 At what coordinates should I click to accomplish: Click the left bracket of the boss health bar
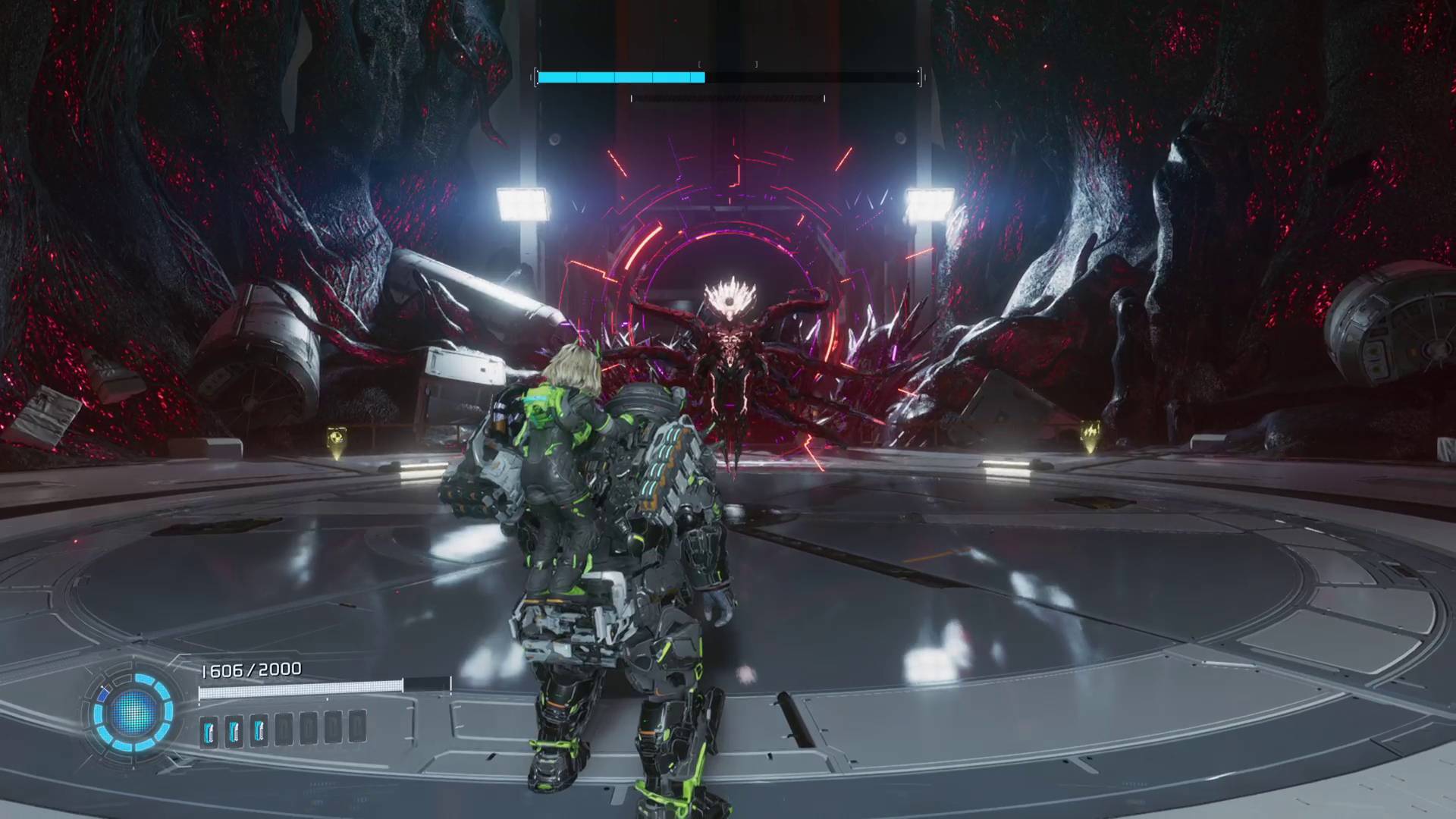click(536, 76)
